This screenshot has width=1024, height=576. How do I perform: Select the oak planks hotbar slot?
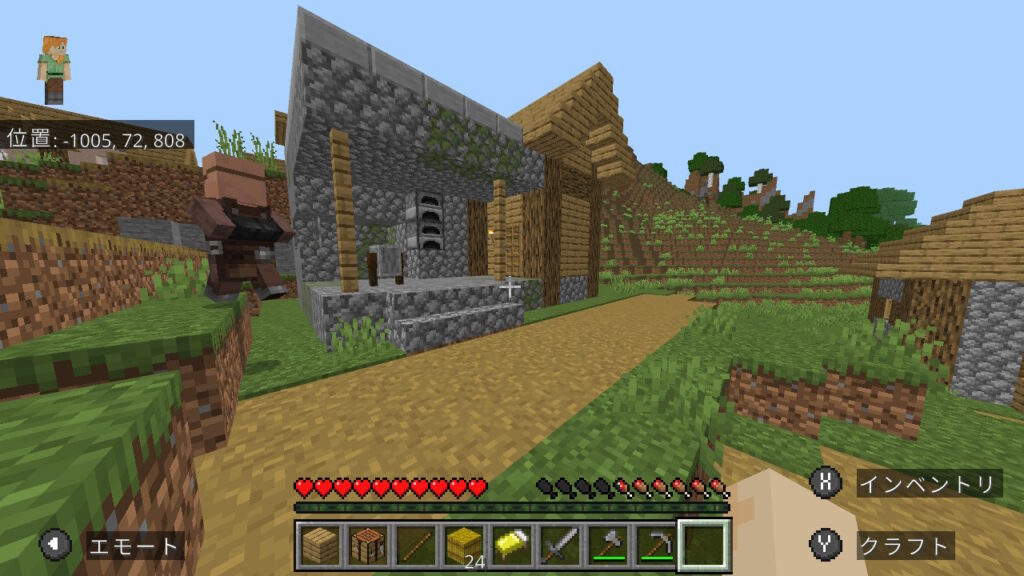pos(320,546)
